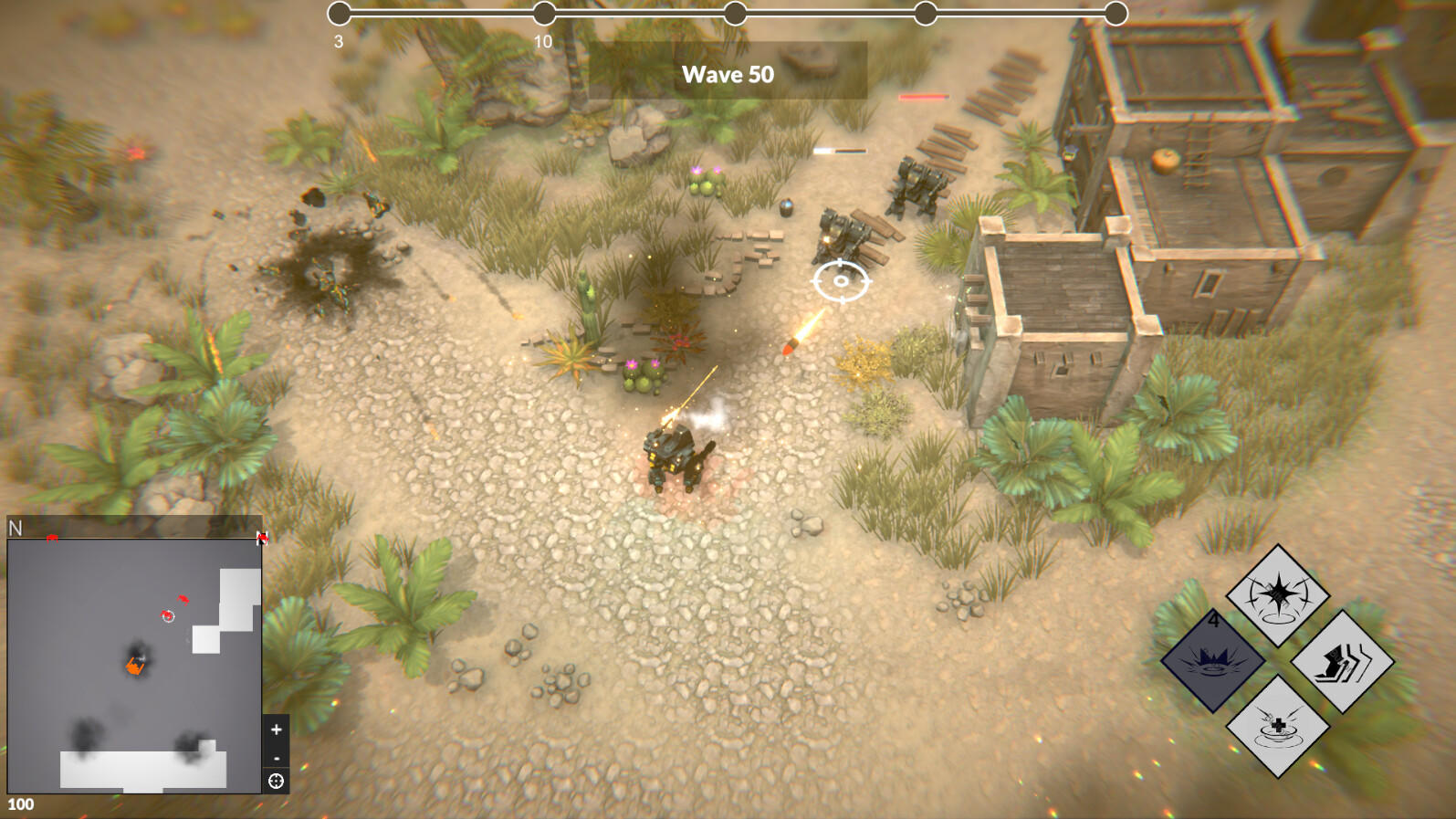Click the rightmost wave progress circle
The width and height of the screenshot is (1456, 819).
(x=1115, y=13)
